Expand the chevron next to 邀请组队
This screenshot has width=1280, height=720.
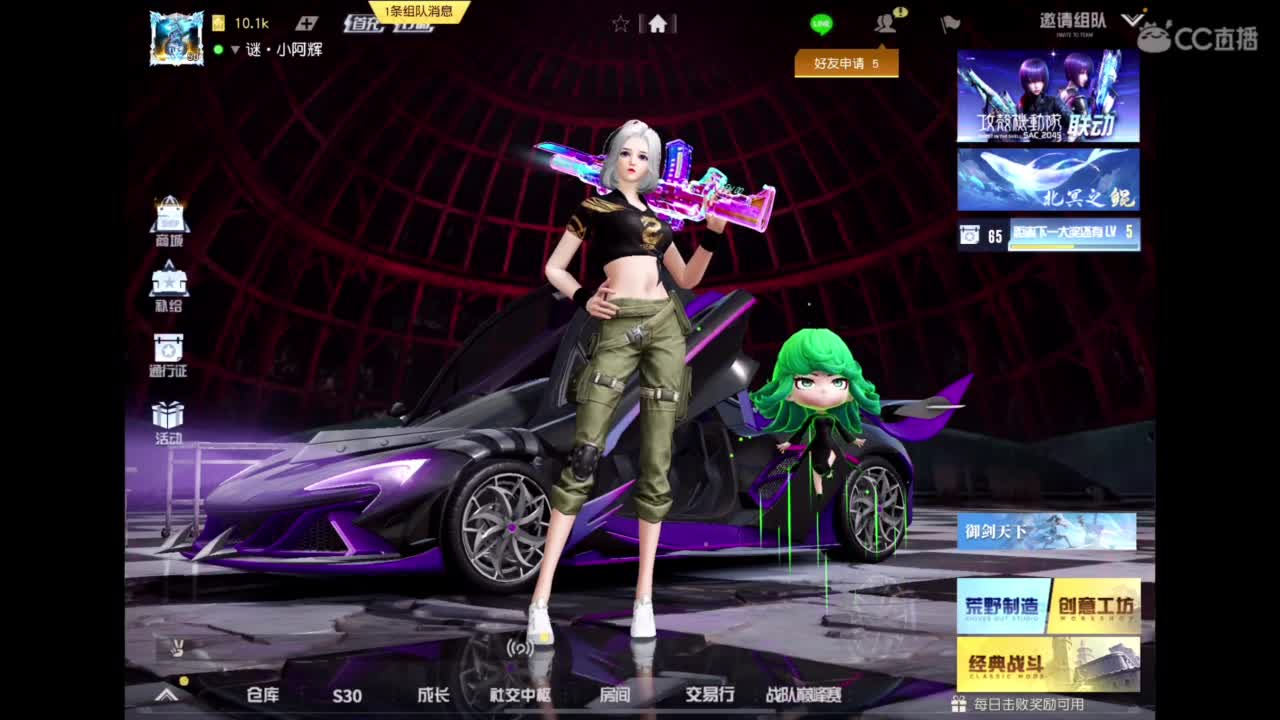pyautogui.click(x=1133, y=18)
